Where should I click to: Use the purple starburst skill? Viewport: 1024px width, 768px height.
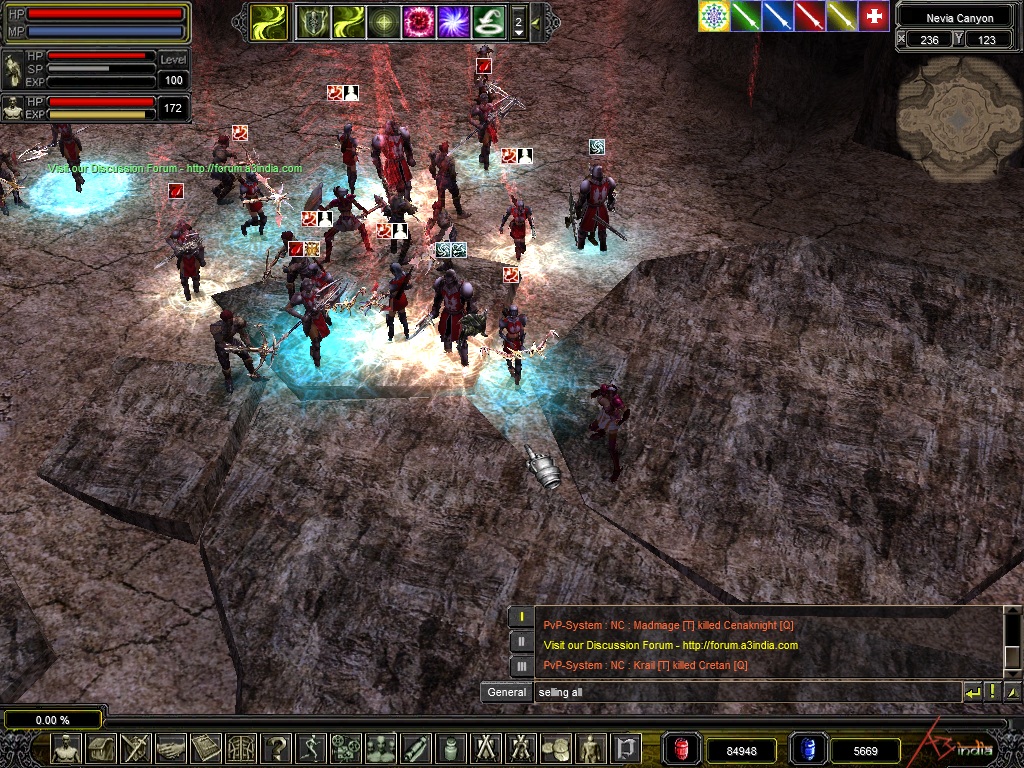(x=453, y=22)
